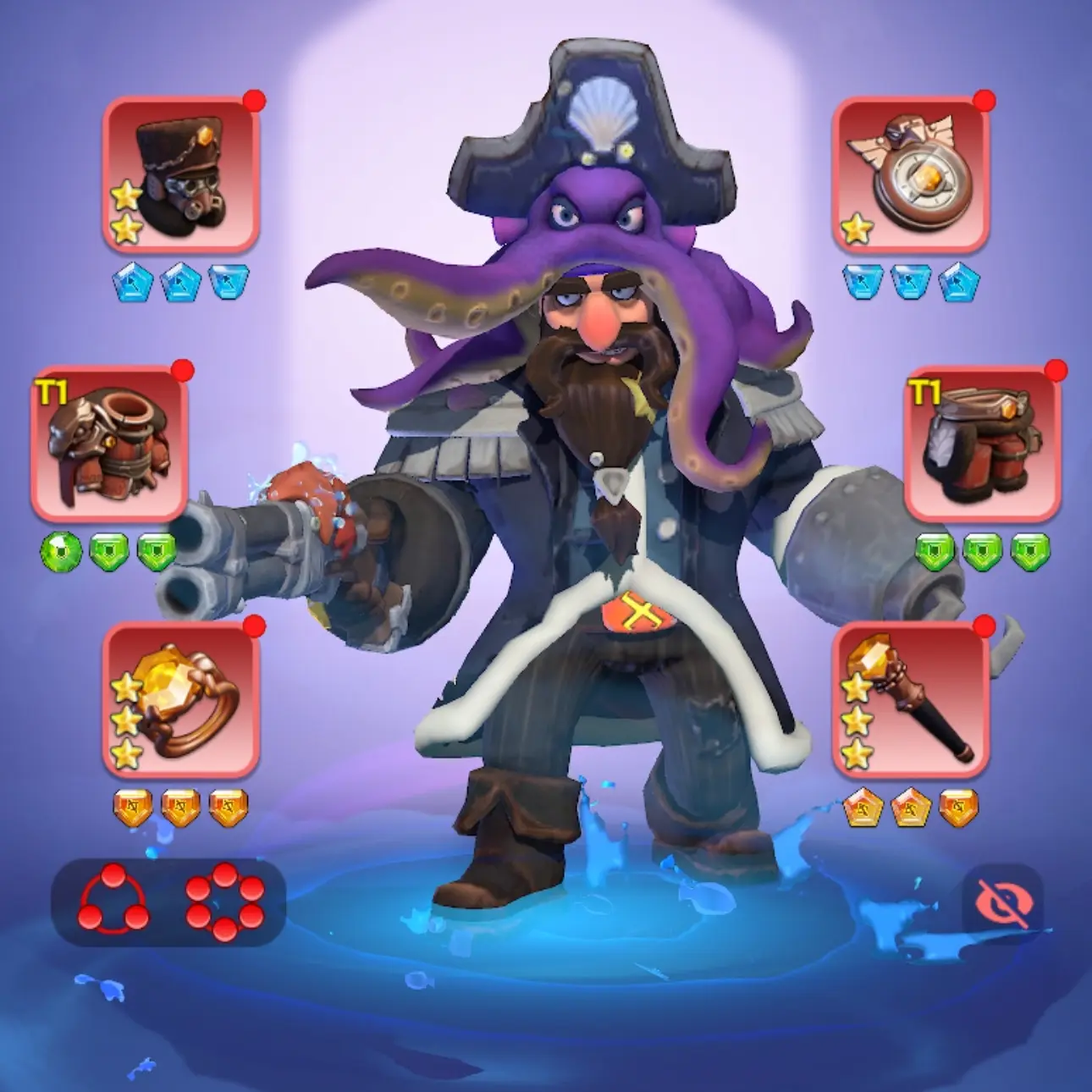Viewport: 1092px width, 1092px height.
Task: Select the gem-topped scepter slot
Action: (910, 699)
